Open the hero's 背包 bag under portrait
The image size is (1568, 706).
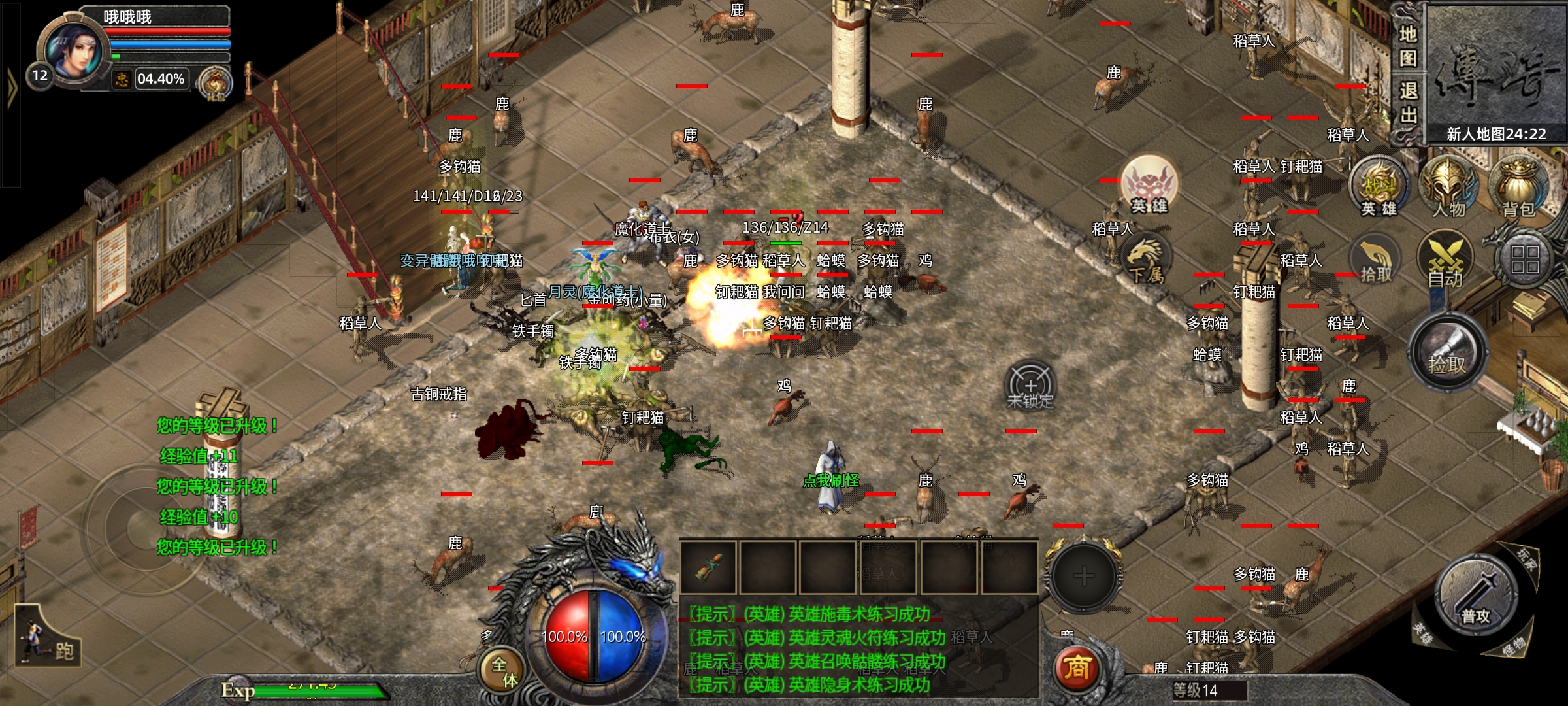coord(216,85)
